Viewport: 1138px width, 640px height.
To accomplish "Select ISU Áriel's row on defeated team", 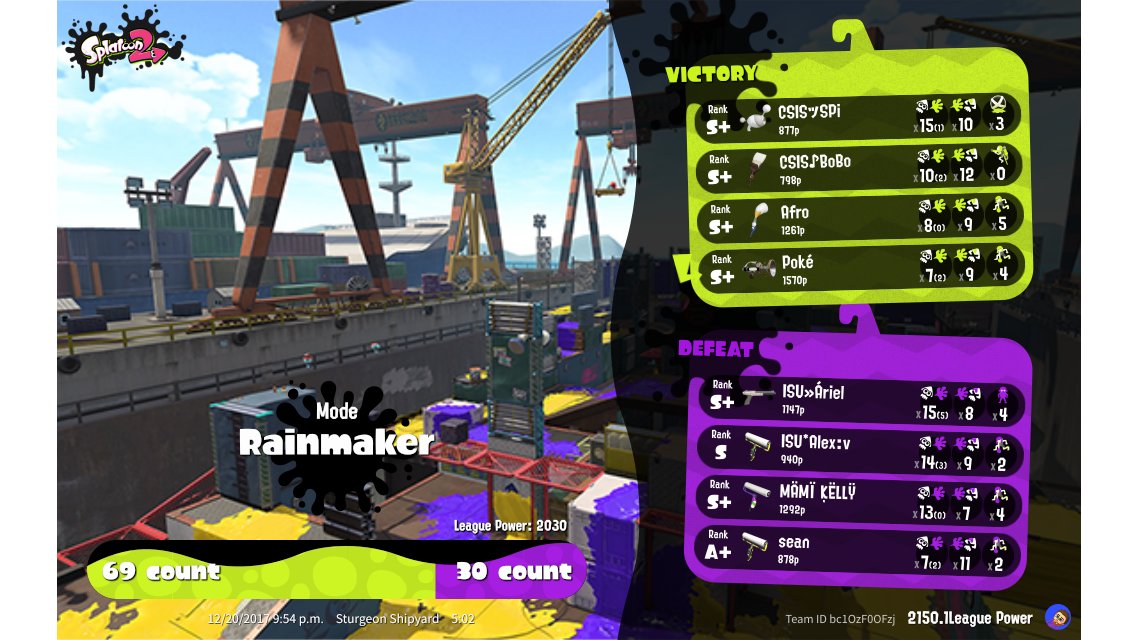I will 862,399.
